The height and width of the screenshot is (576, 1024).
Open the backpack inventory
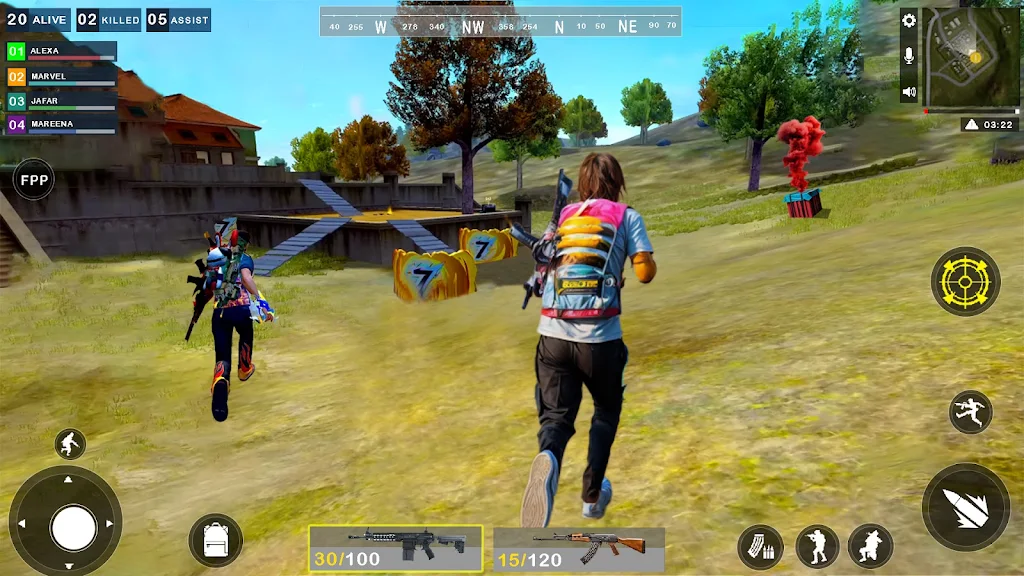point(215,540)
